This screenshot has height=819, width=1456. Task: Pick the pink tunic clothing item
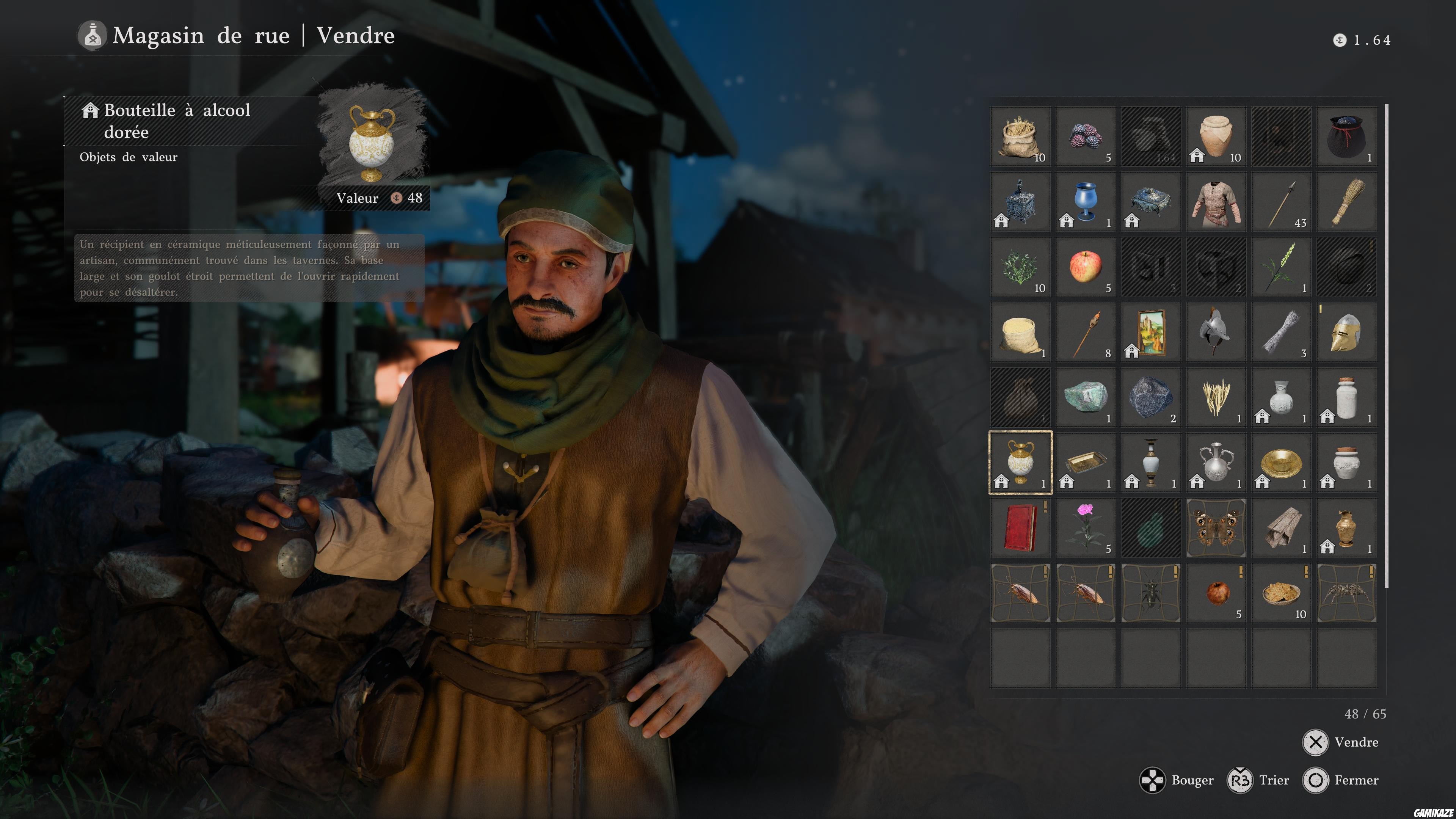pos(1216,202)
